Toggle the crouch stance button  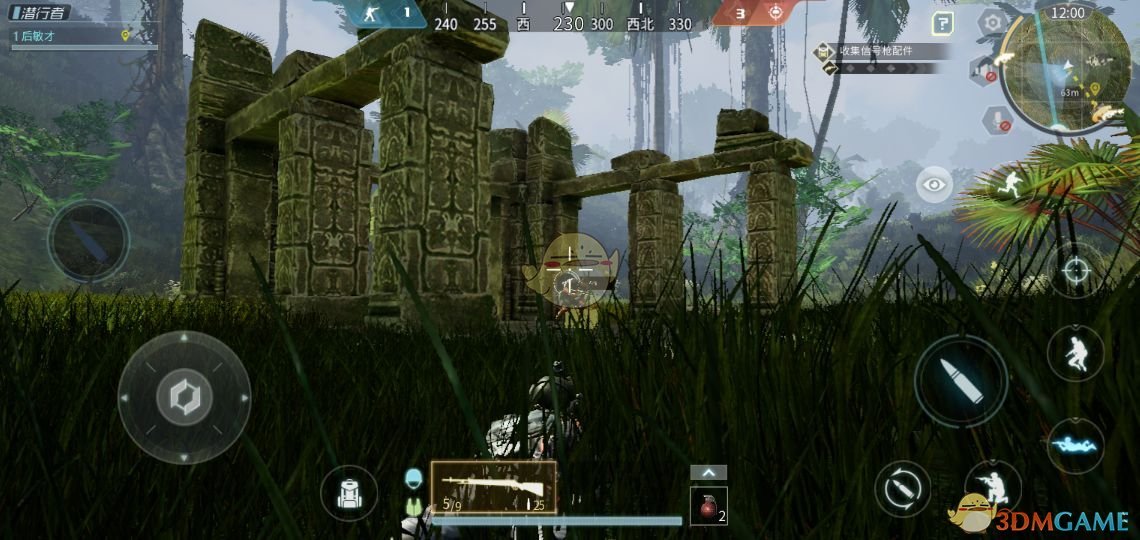pyautogui.click(x=992, y=487)
